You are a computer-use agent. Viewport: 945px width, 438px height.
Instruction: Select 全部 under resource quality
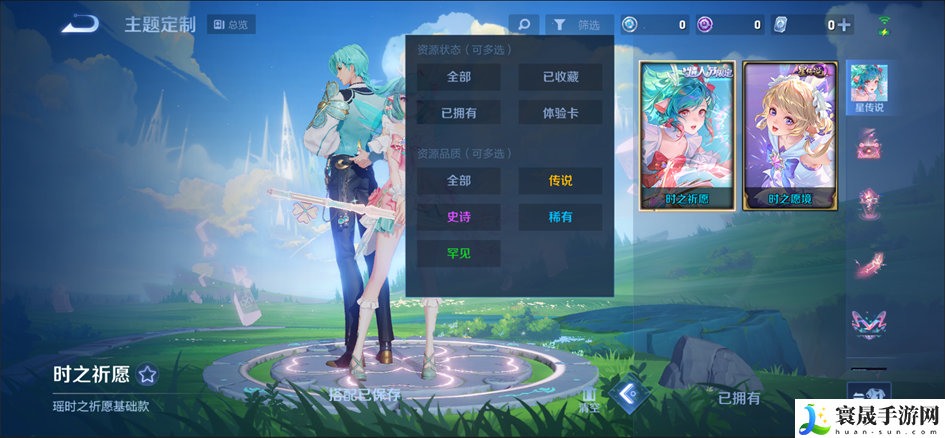(x=459, y=181)
